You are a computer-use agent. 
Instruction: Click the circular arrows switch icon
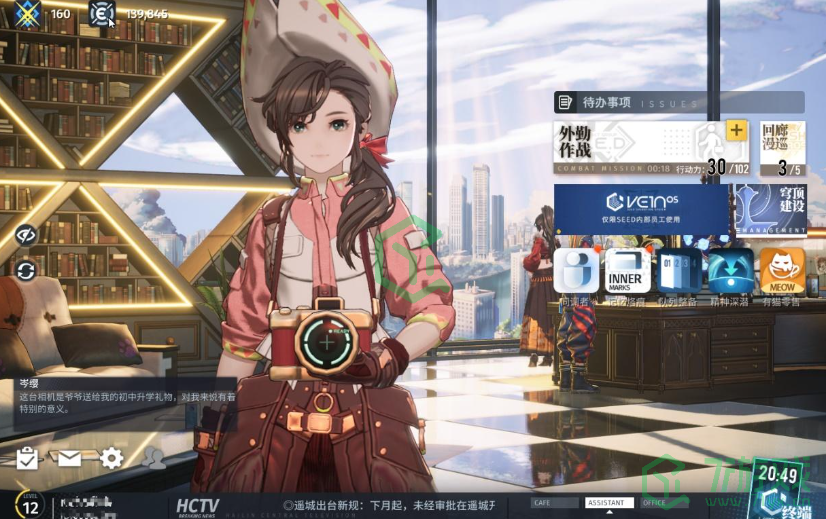26,271
